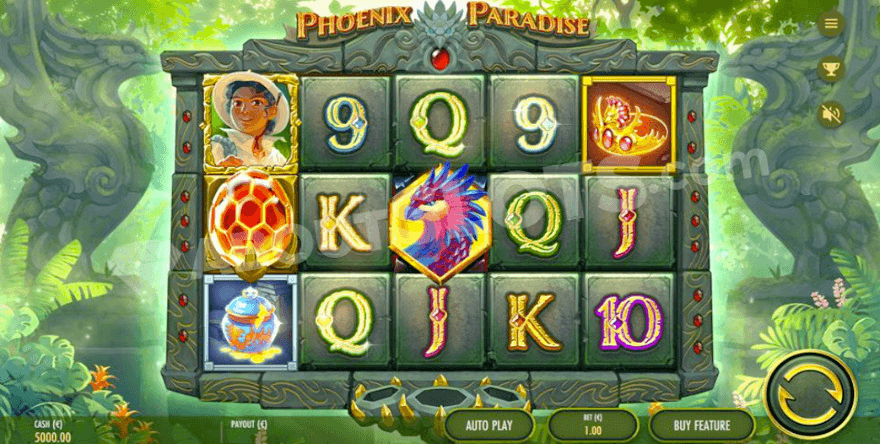Show the trophy paytable icon

[830, 69]
